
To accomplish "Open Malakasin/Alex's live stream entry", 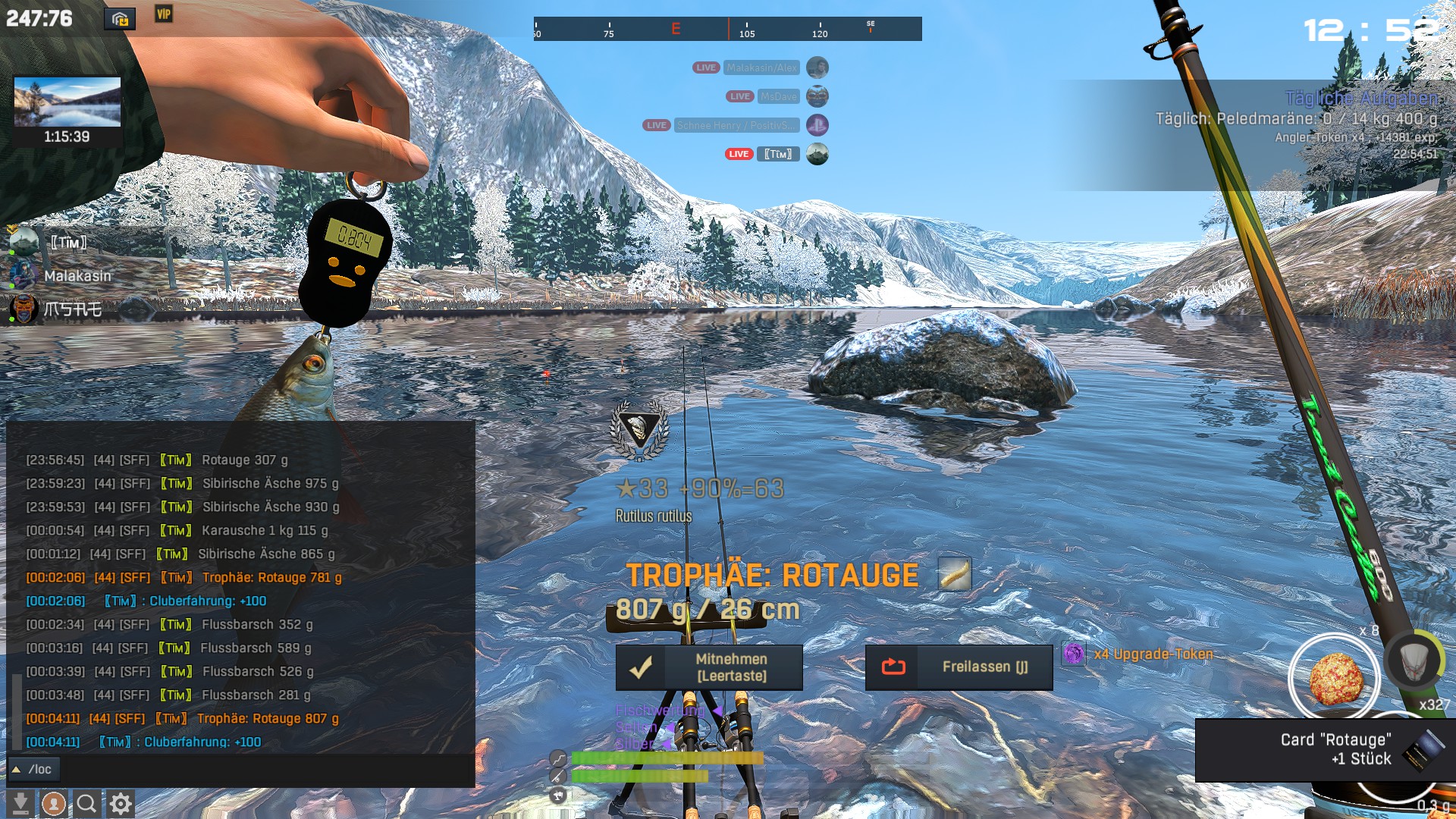I will (761, 67).
